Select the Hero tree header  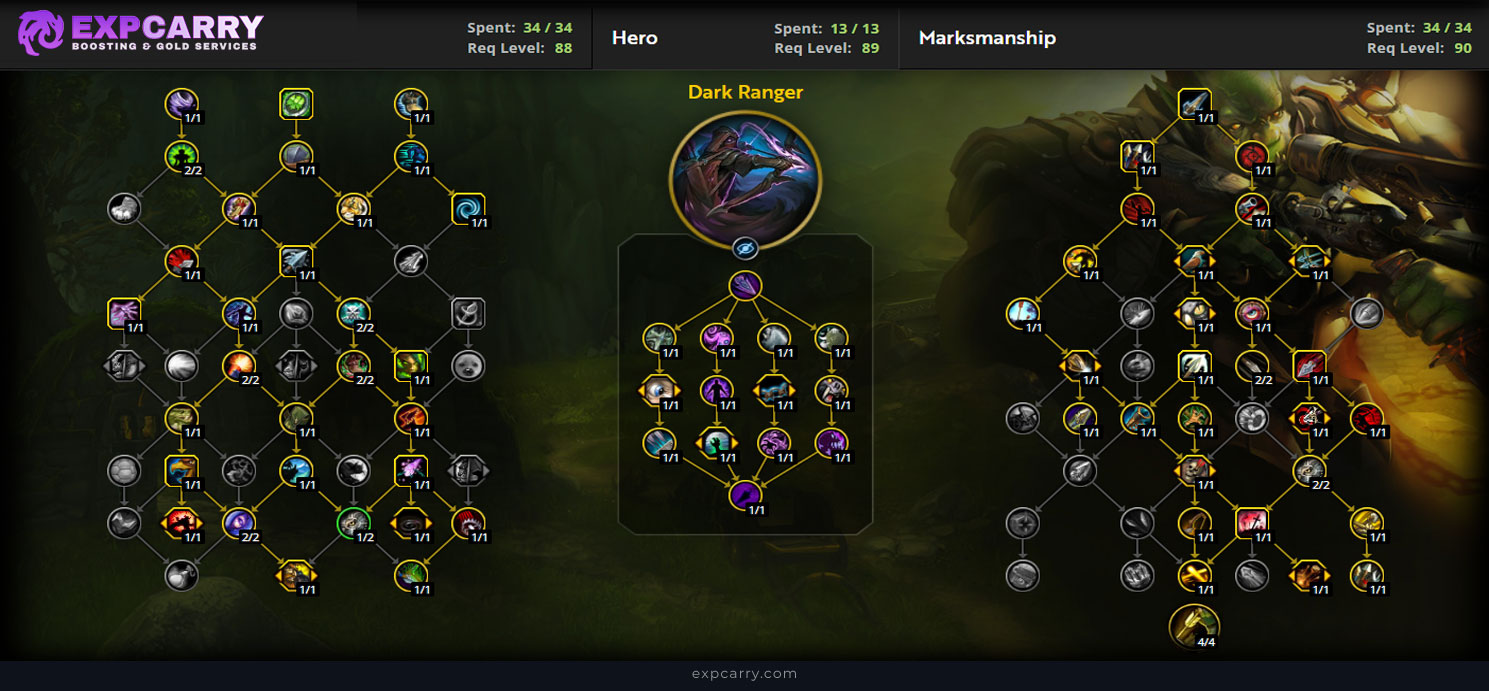pos(635,38)
